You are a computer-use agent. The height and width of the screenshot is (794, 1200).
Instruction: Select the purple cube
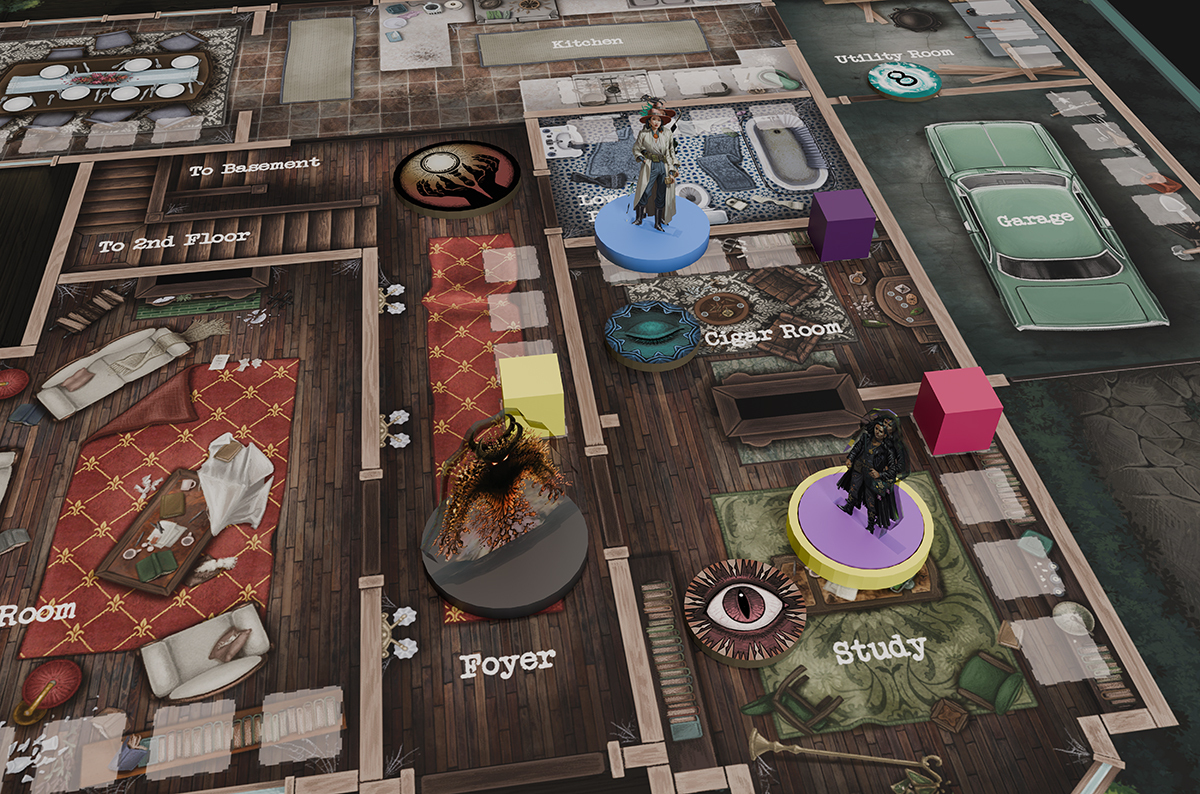pyautogui.click(x=842, y=224)
